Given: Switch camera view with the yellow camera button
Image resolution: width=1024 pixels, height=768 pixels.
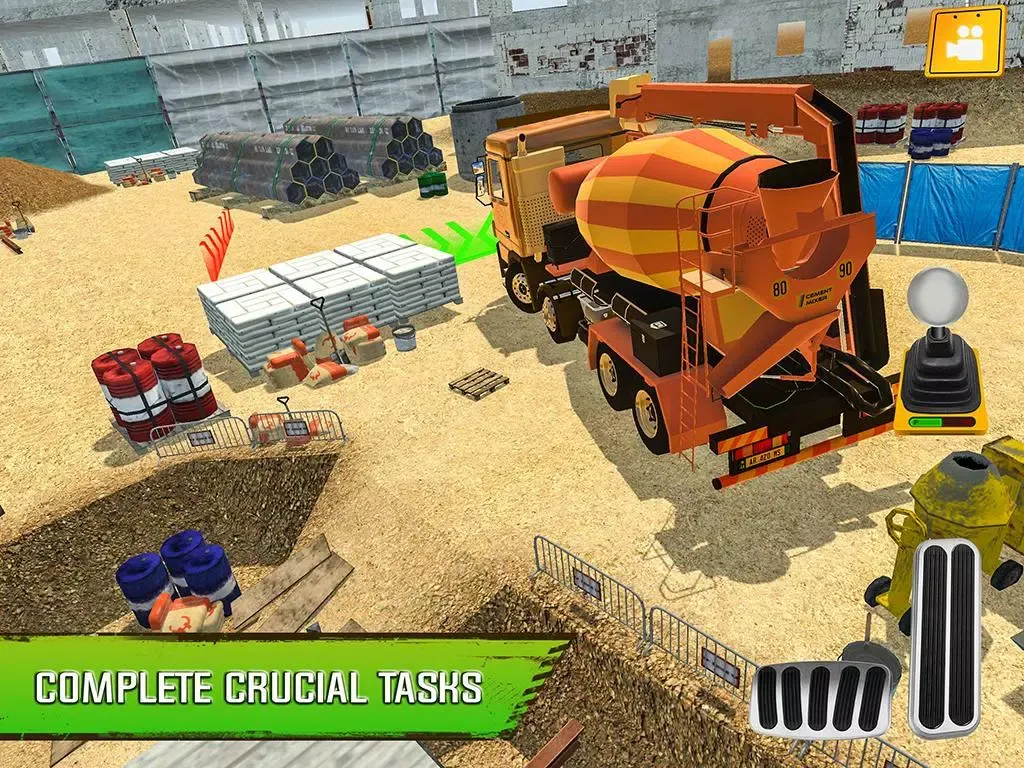Looking at the screenshot, I should click(x=964, y=41).
